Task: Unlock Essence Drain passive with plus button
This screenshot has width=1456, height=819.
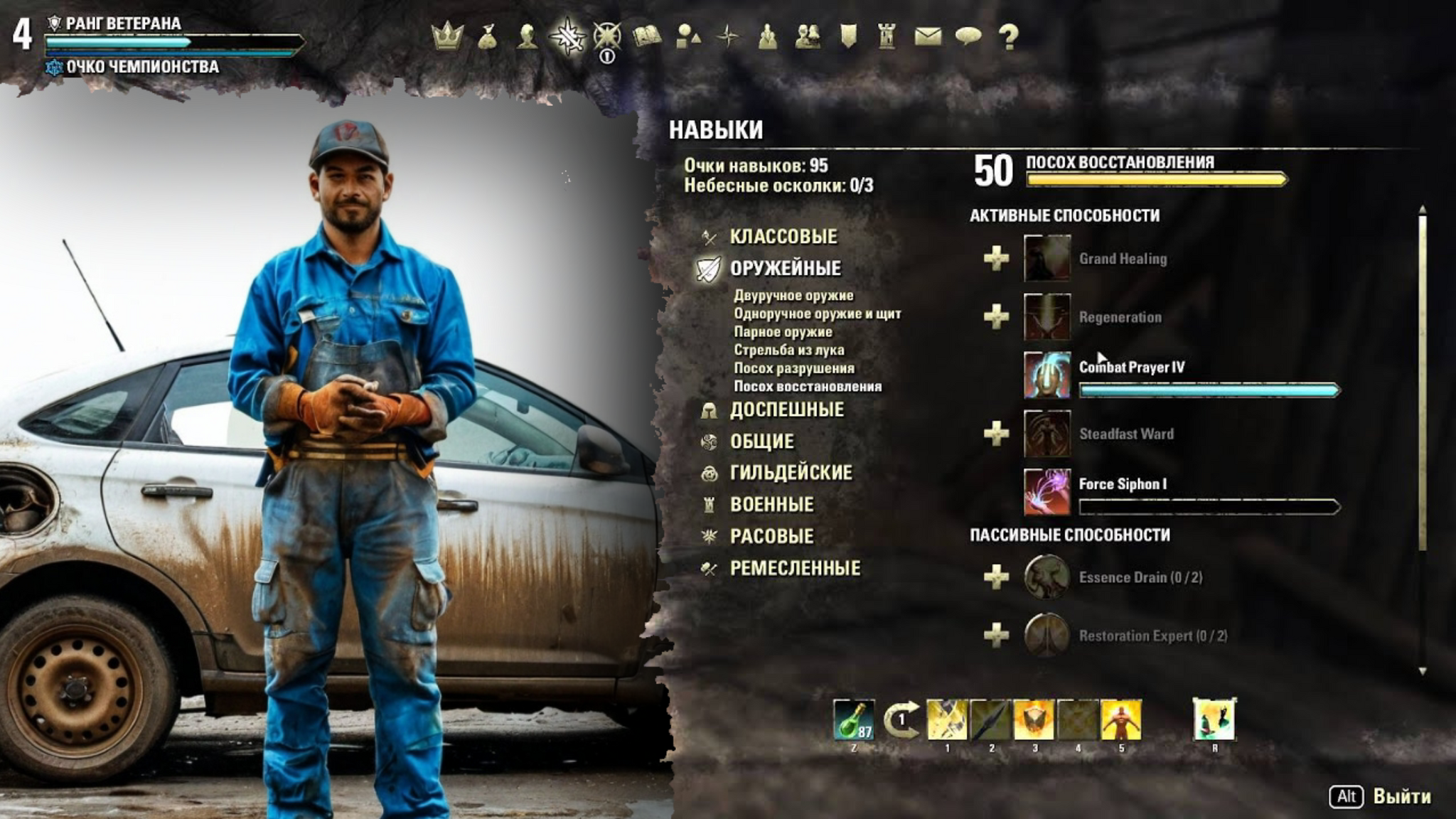Action: (996, 577)
